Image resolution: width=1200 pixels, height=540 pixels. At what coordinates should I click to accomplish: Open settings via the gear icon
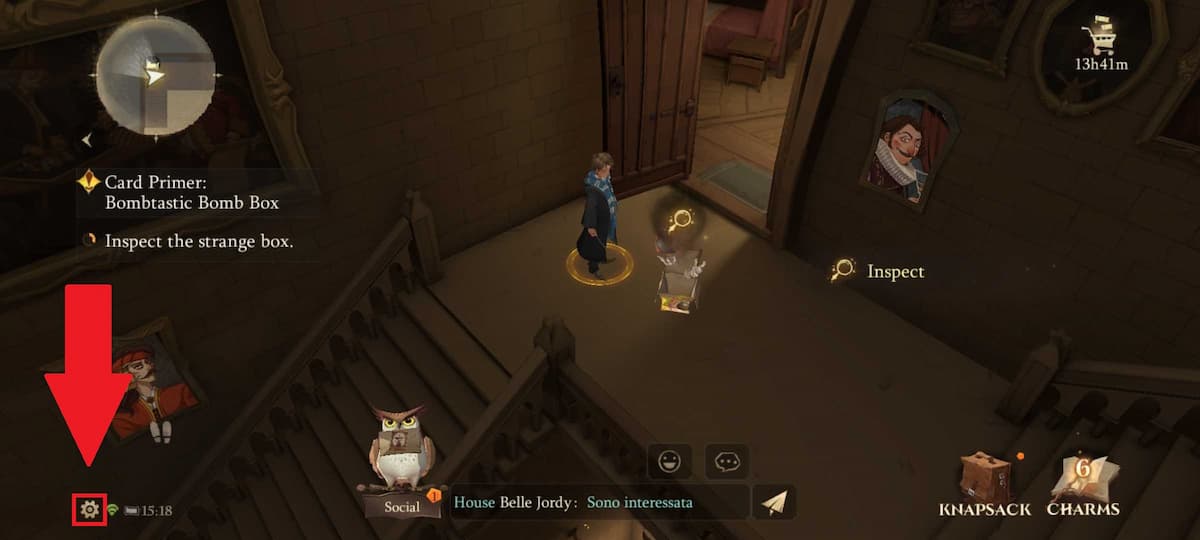[x=89, y=510]
